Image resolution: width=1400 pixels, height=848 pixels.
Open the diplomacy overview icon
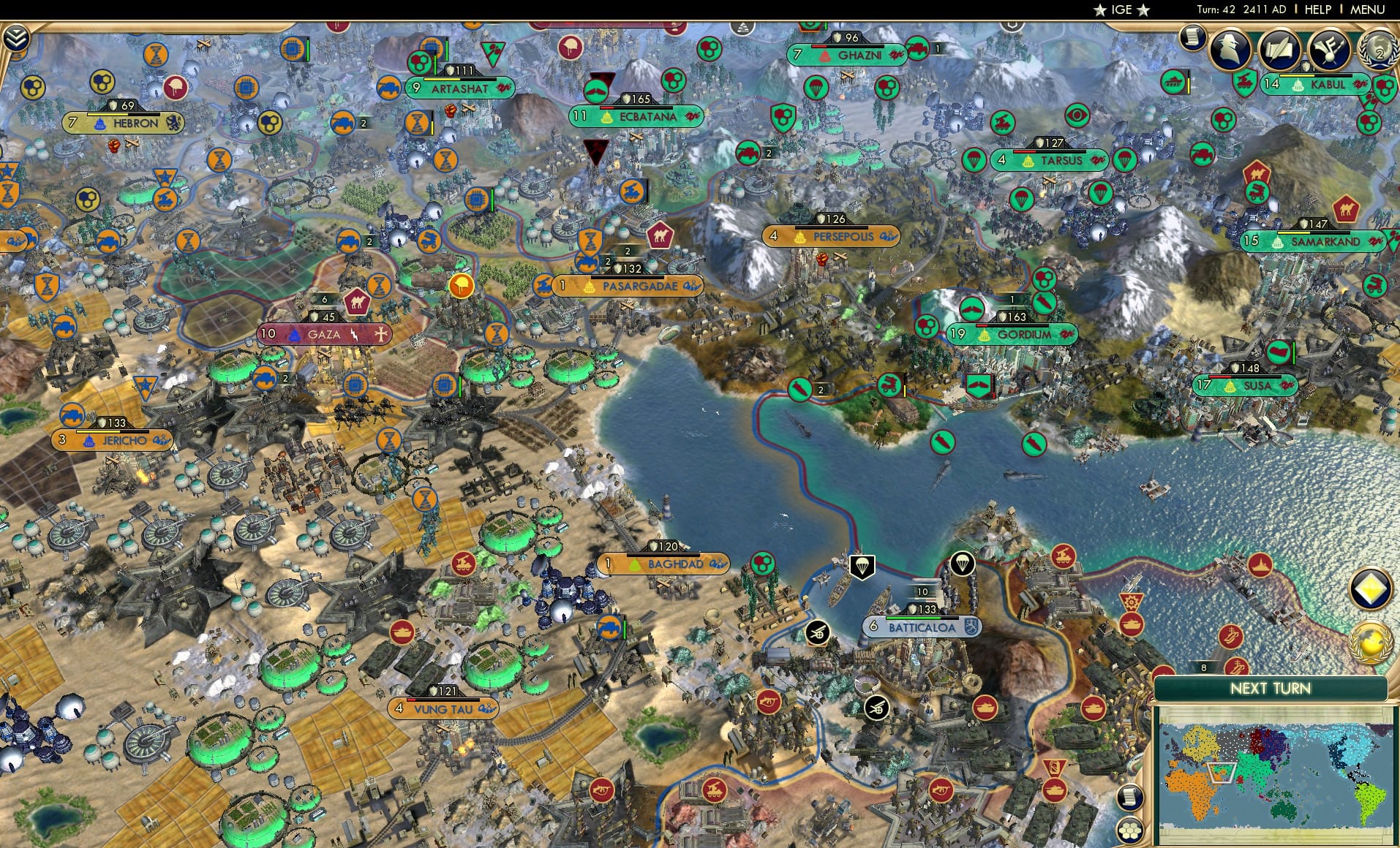1328,50
